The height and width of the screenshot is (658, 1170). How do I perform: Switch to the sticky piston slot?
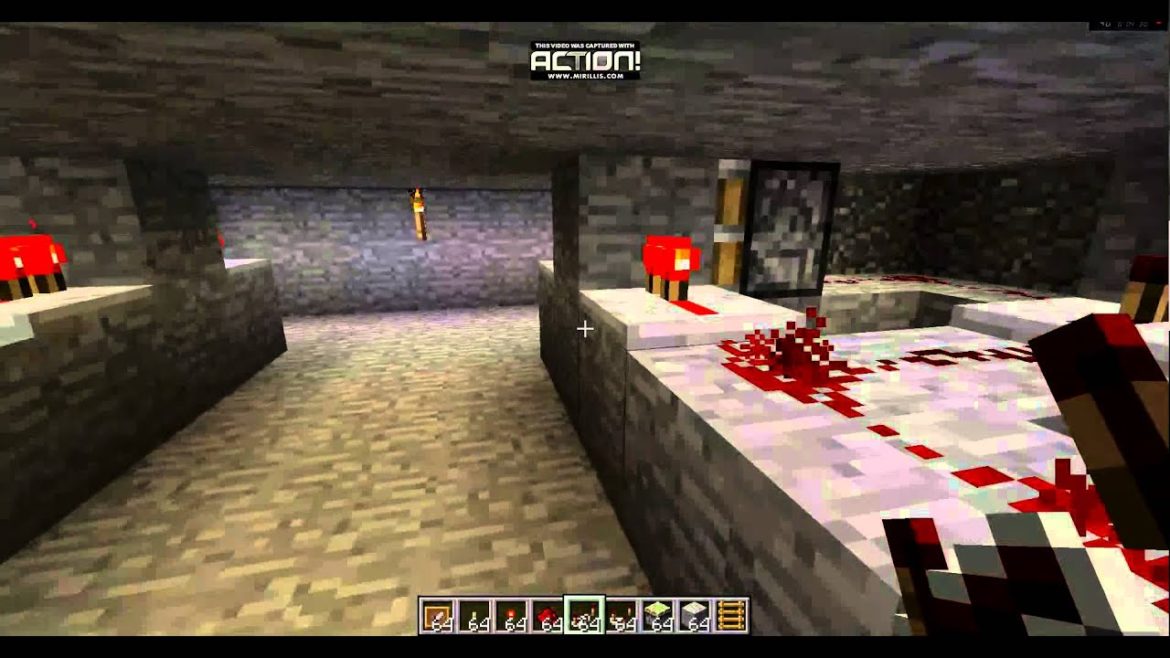[658, 615]
